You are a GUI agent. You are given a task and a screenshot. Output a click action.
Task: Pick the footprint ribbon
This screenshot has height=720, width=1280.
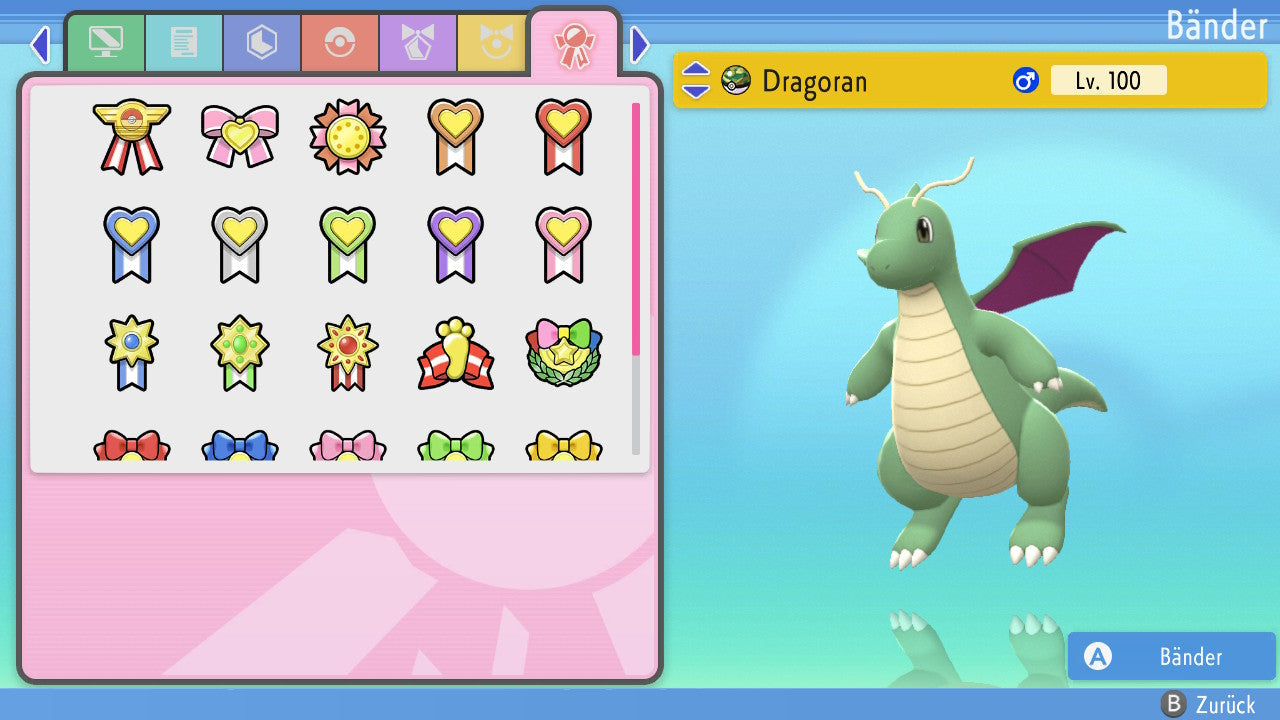tap(455, 354)
